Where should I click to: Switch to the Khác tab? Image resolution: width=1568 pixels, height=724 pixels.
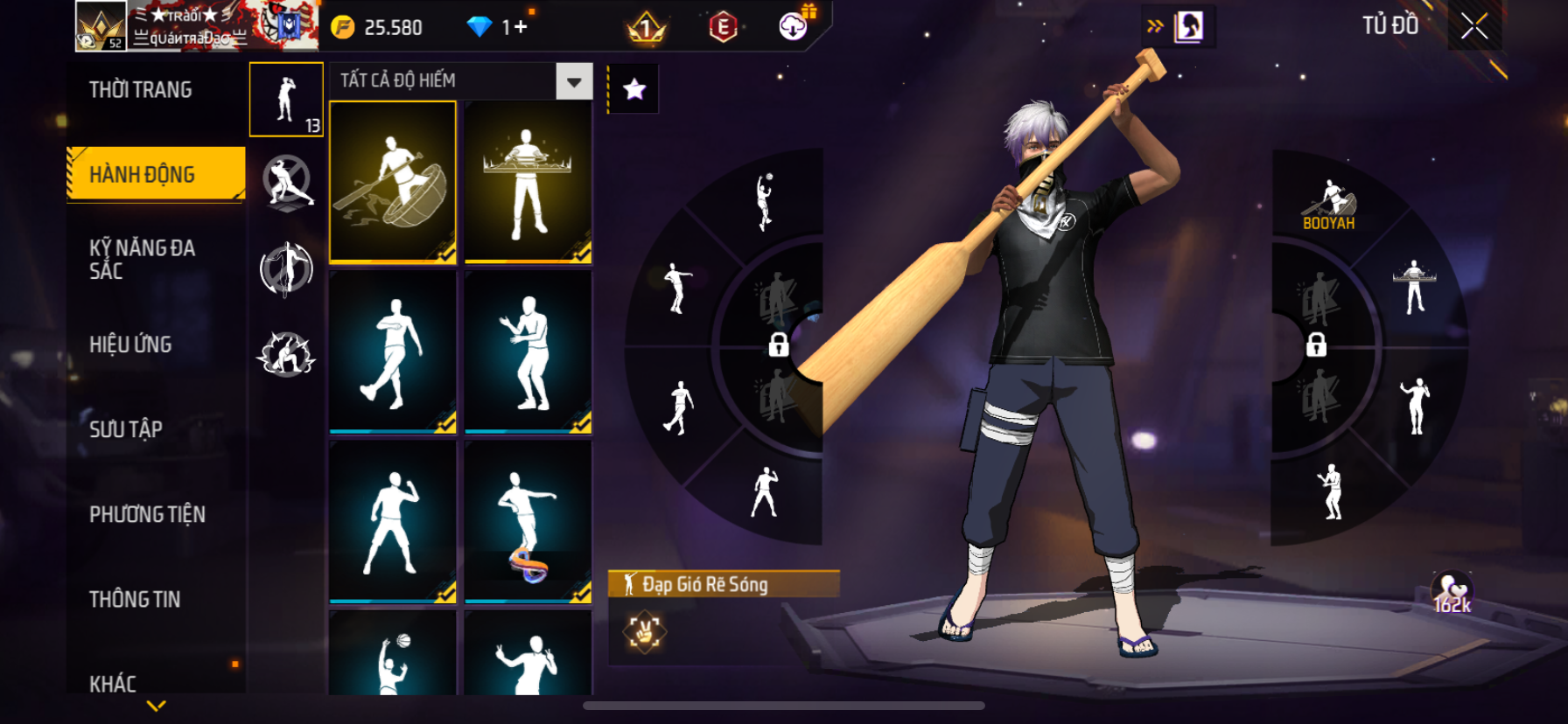coord(113,683)
